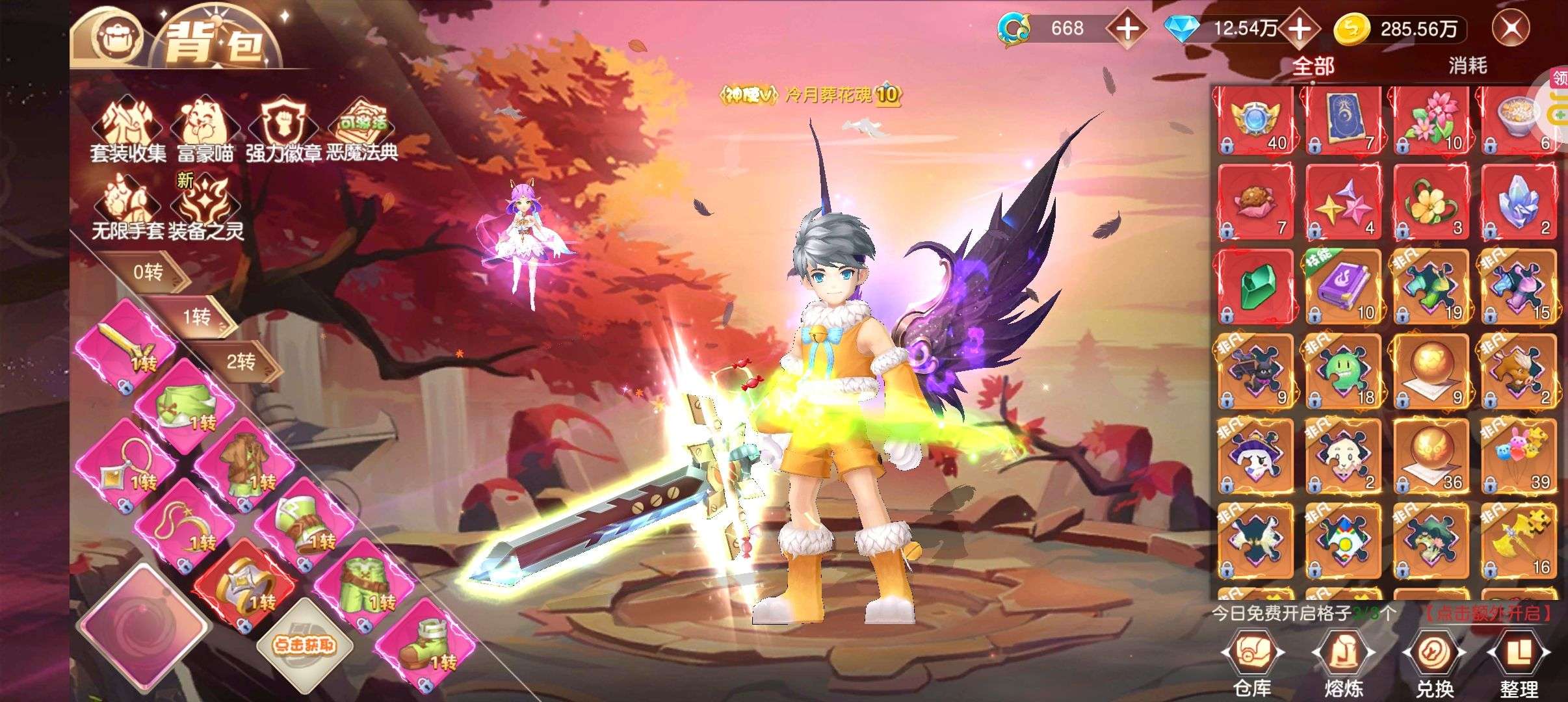Open the 套装收集 set collection
This screenshot has height=702, width=1568.
pos(128,130)
